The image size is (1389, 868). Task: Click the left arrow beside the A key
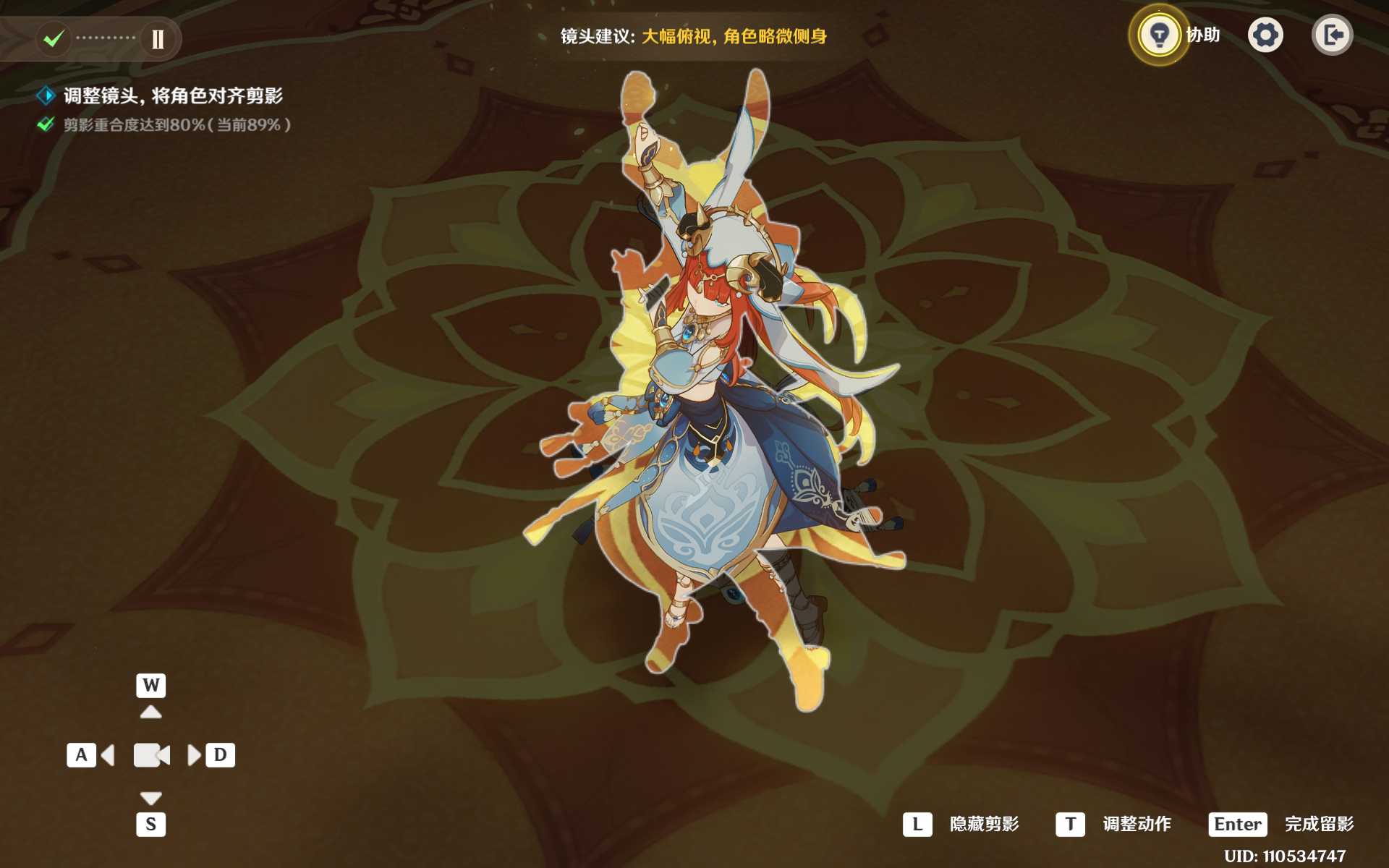[109, 754]
